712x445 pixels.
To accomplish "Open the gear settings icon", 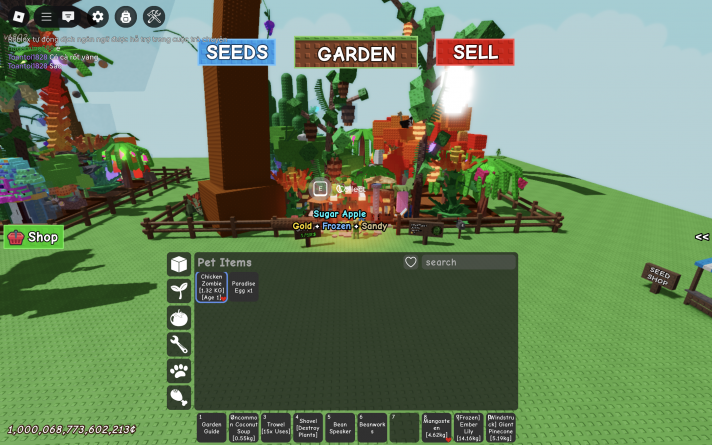I will pyautogui.click(x=97, y=16).
